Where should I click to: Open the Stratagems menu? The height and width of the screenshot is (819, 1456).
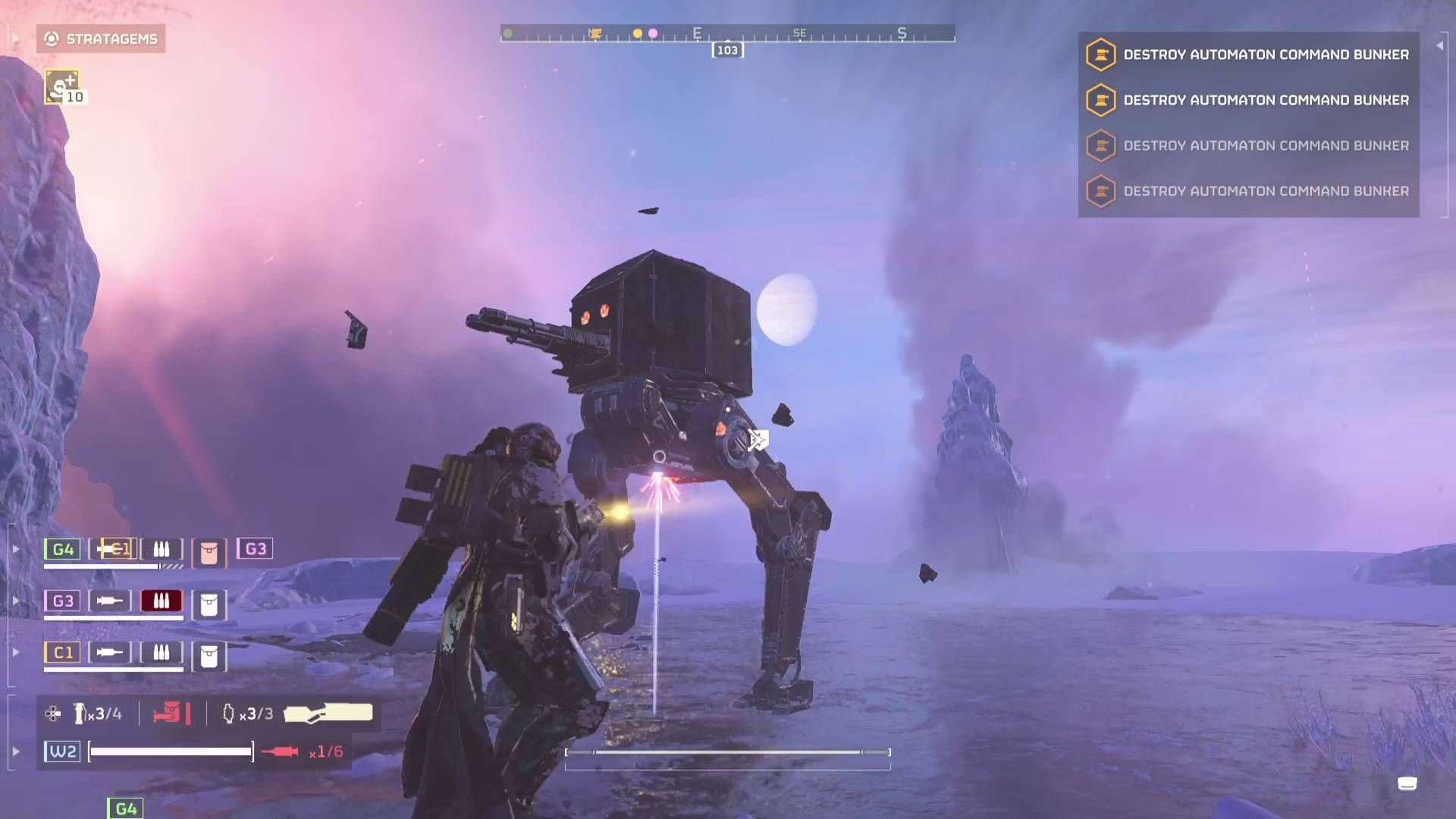click(101, 39)
